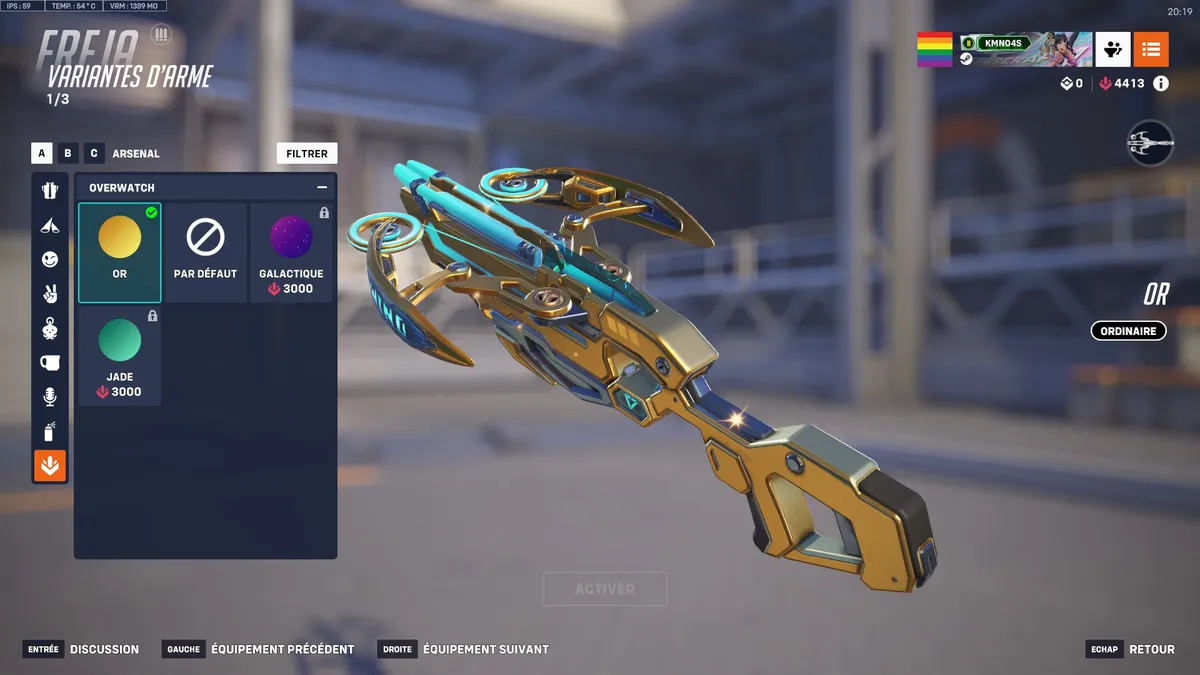The height and width of the screenshot is (675, 1200).
Task: Open the spray can category
Action: pos(50,431)
